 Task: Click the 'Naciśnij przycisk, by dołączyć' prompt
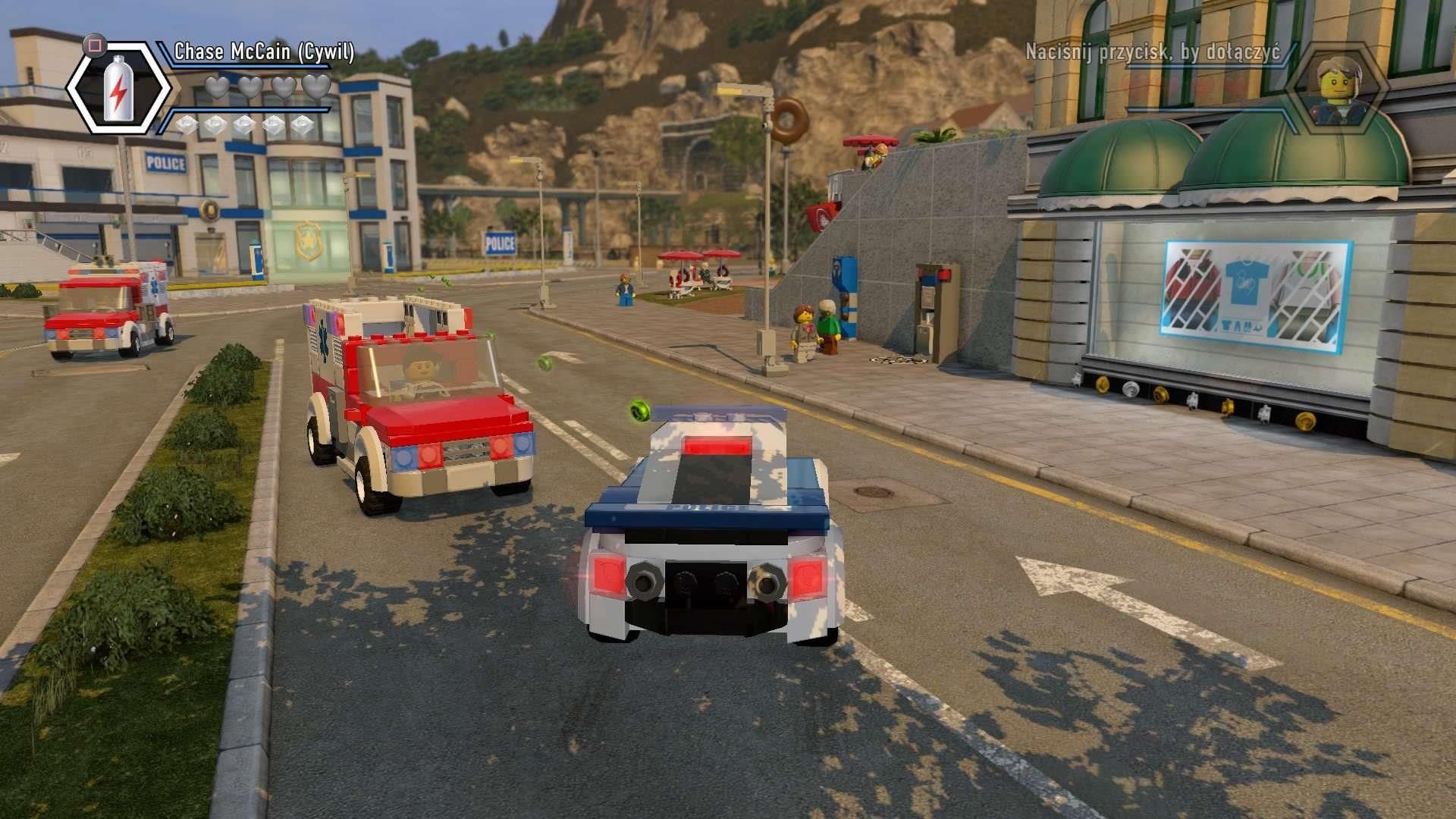(1153, 52)
